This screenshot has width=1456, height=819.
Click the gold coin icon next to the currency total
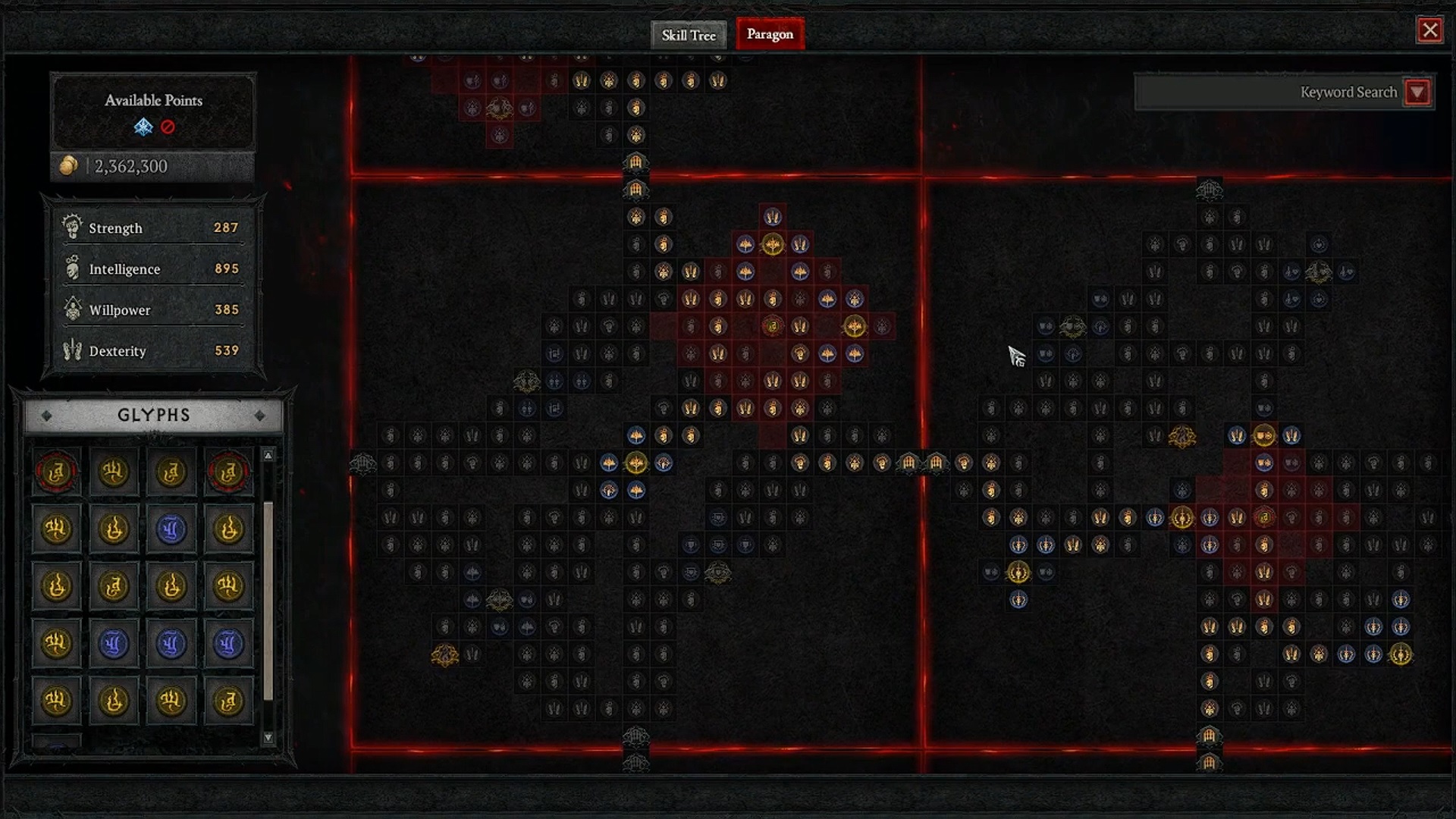tap(69, 166)
